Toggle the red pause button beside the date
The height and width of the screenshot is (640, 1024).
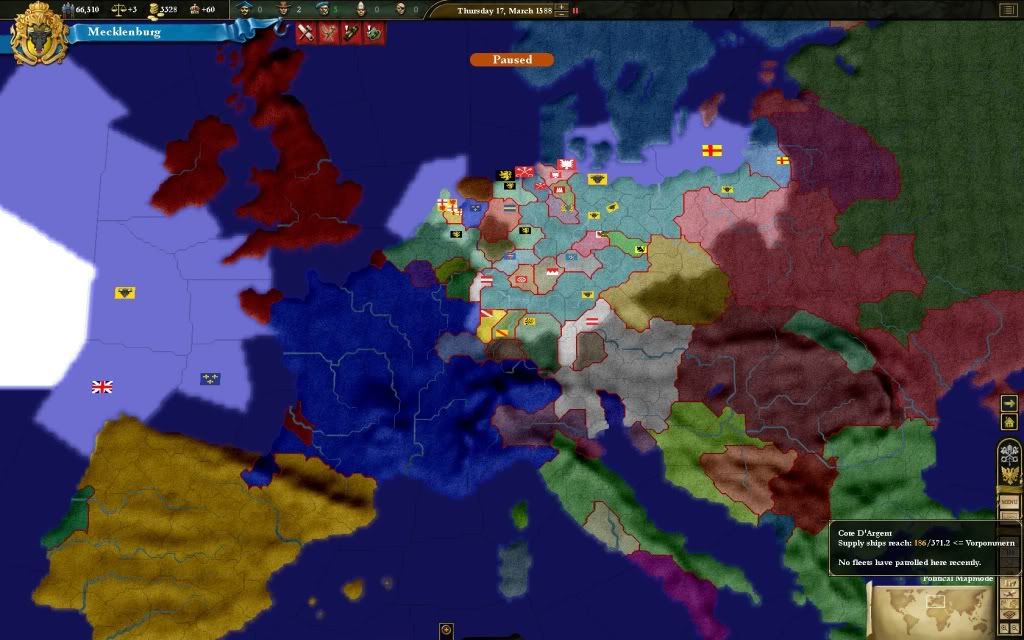[575, 10]
